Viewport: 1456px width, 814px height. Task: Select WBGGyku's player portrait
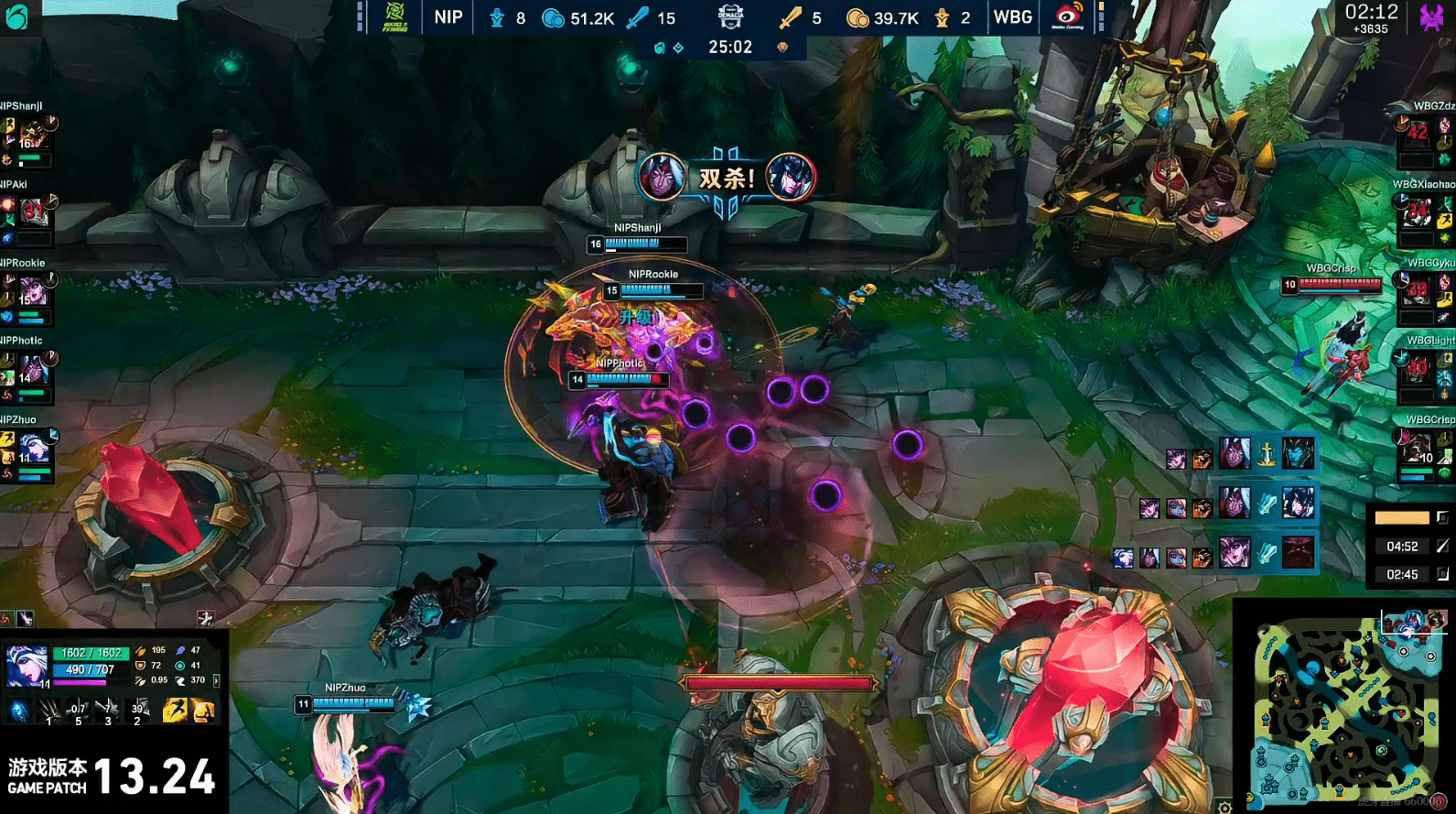(1418, 290)
